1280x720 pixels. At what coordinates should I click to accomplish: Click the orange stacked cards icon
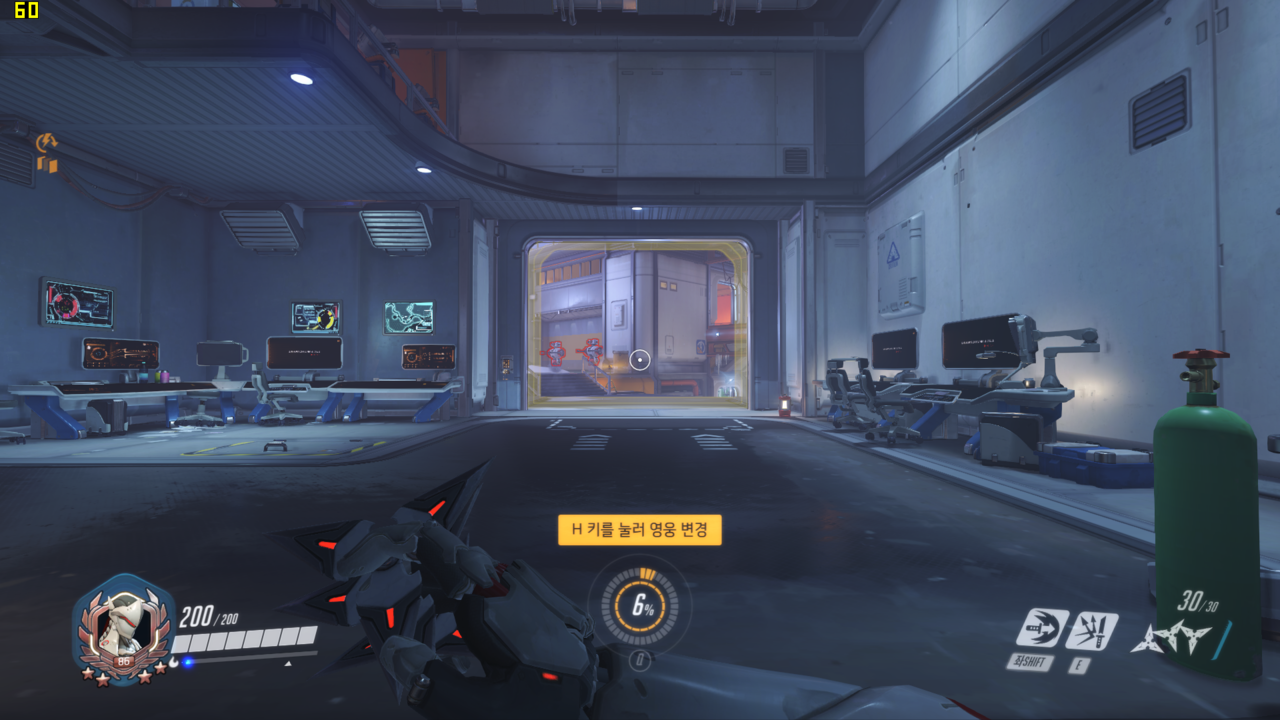point(47,164)
